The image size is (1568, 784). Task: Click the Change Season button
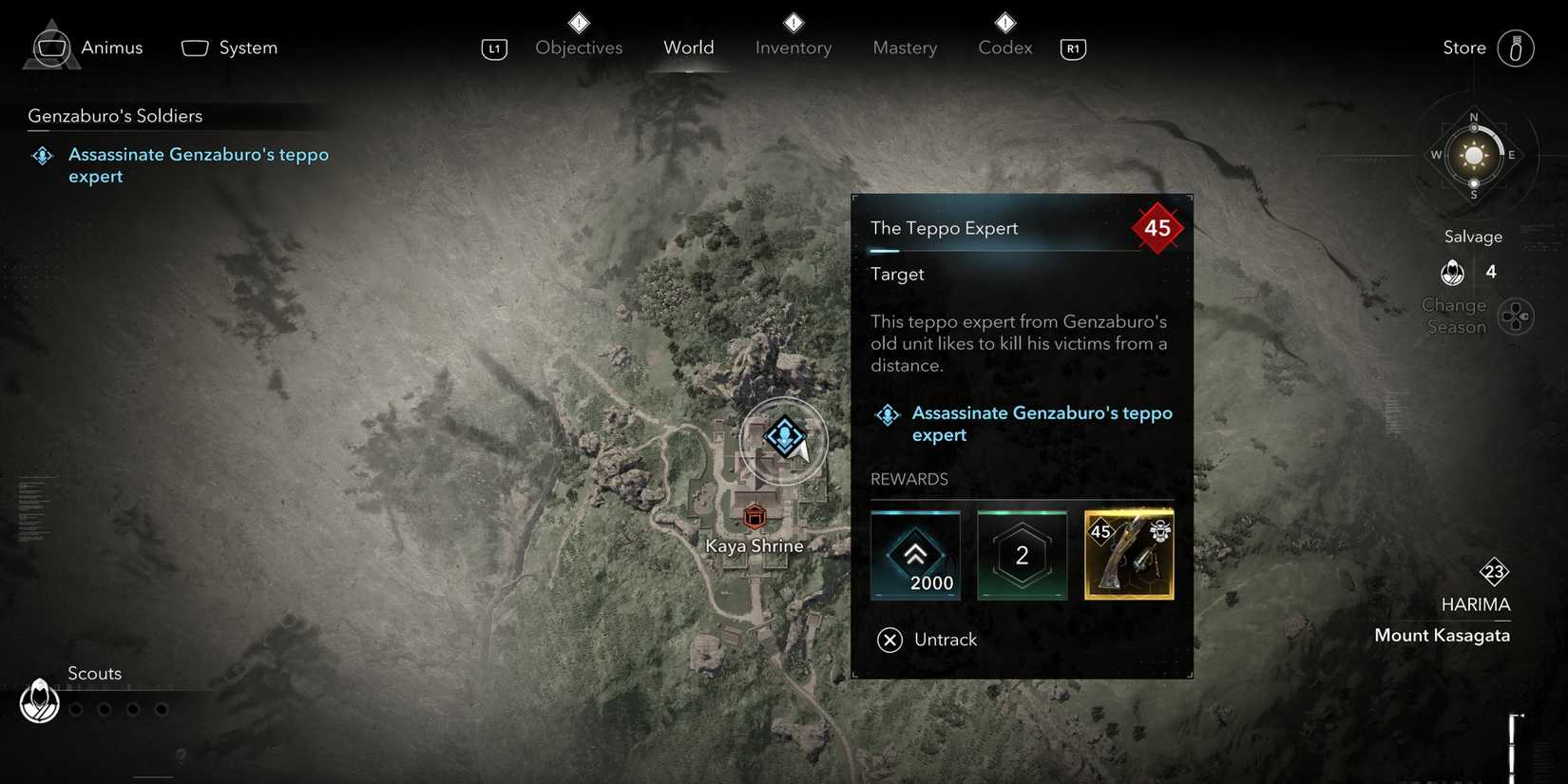click(x=1515, y=316)
